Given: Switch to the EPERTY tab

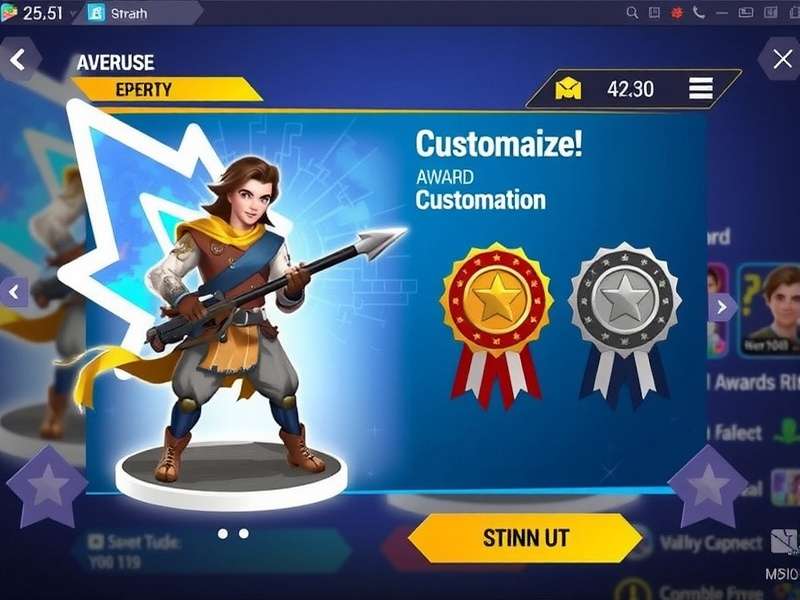Looking at the screenshot, I should tap(143, 89).
